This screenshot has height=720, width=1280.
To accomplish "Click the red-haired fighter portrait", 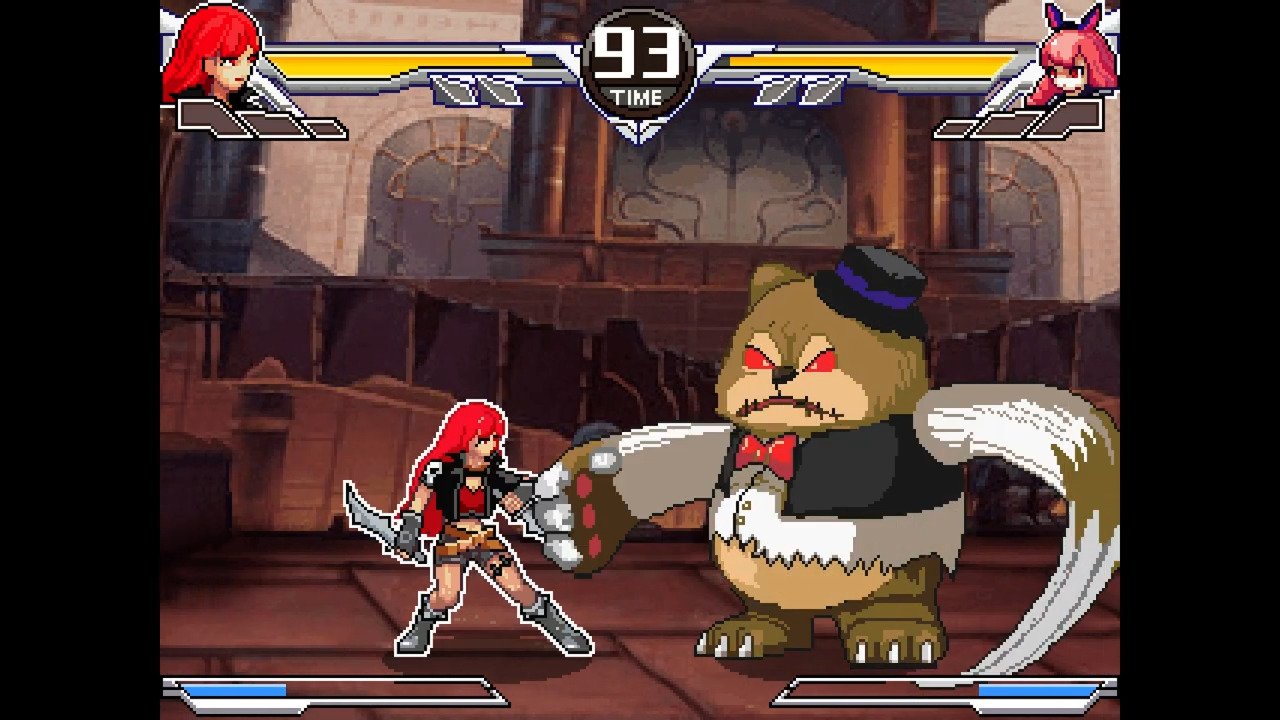I will pyautogui.click(x=211, y=55).
